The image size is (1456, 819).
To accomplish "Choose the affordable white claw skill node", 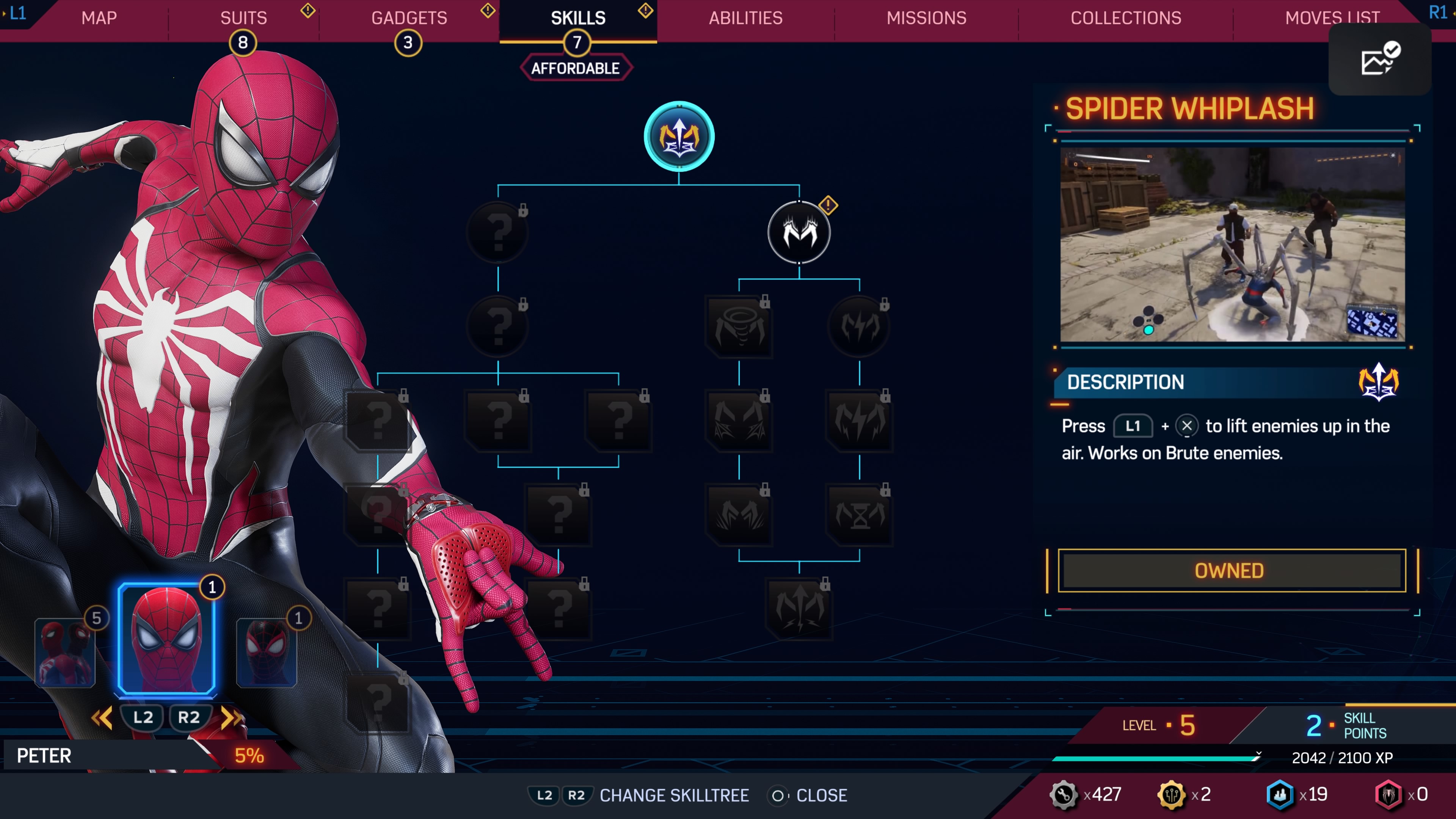I will [x=799, y=232].
